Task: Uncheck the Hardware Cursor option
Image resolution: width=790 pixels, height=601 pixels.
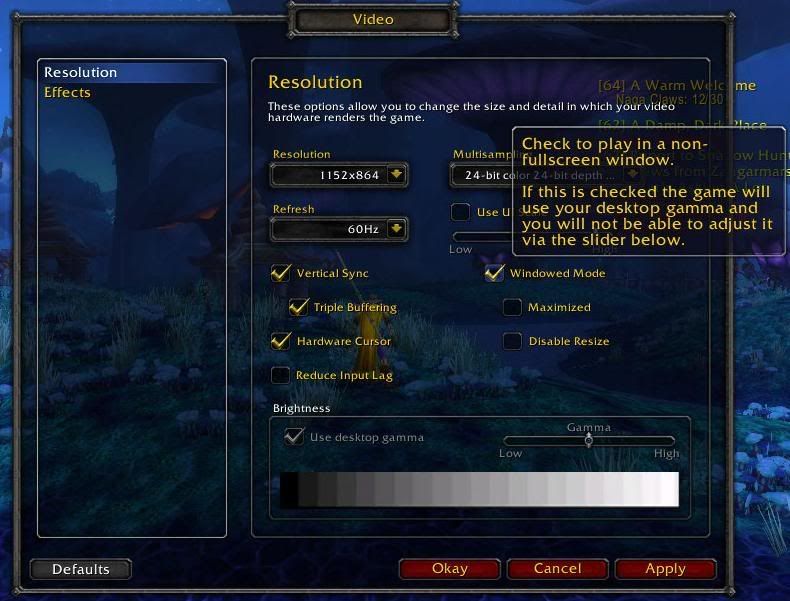Action: point(281,341)
